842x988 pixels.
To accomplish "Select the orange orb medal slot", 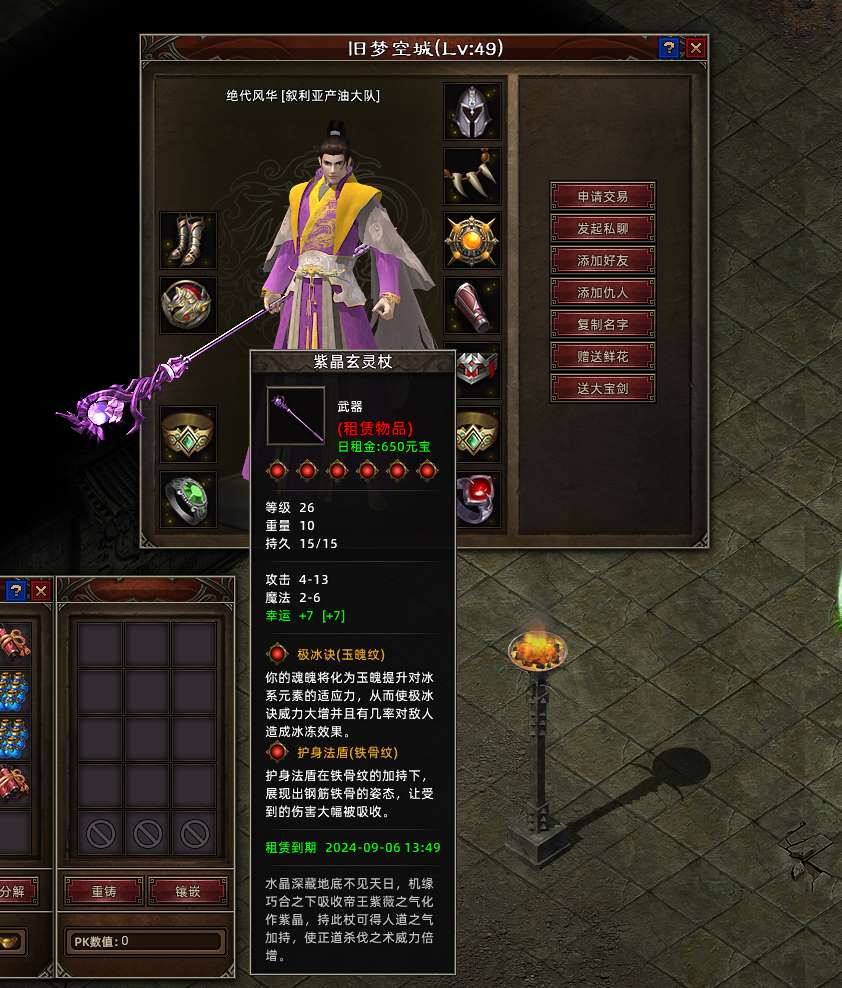I will (x=472, y=241).
